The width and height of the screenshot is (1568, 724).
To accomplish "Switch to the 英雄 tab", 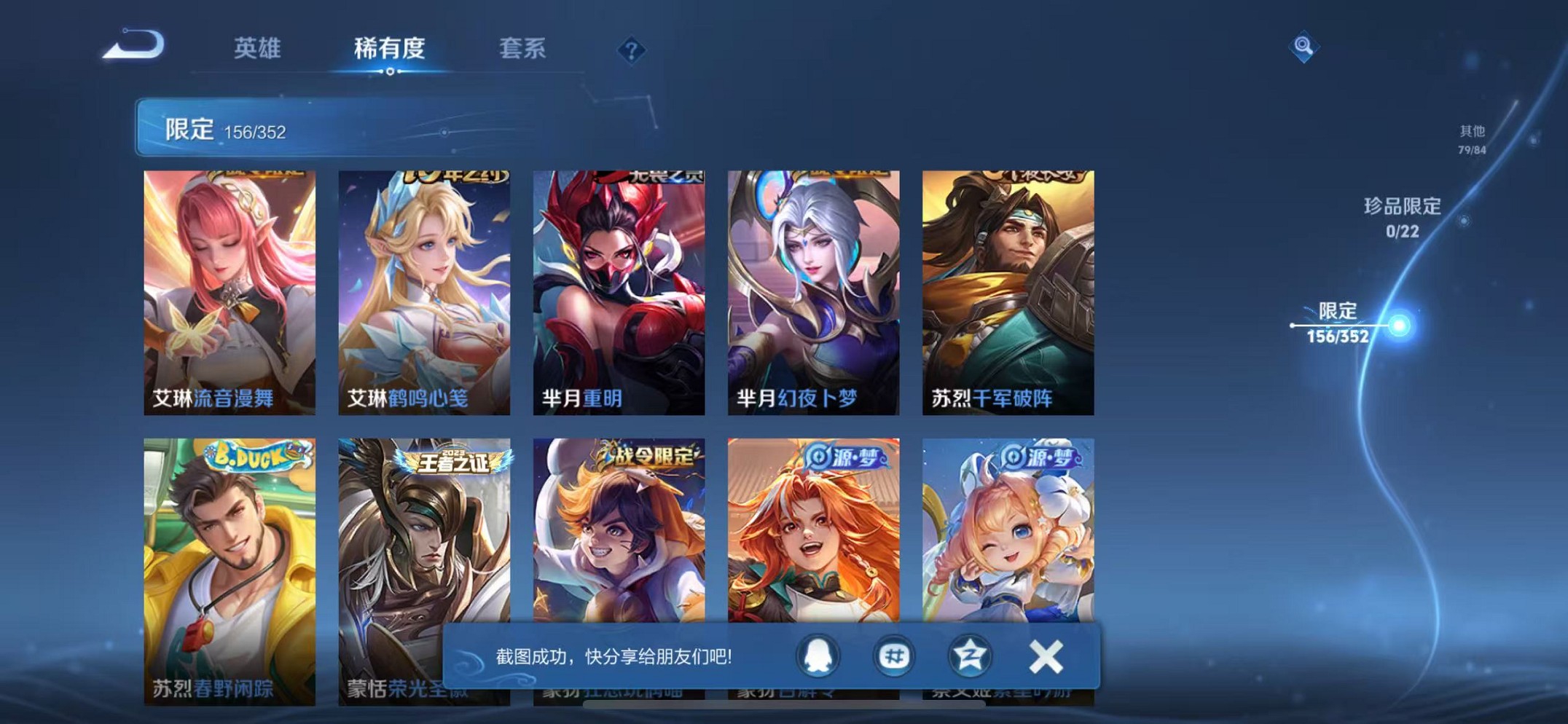I will pyautogui.click(x=259, y=49).
